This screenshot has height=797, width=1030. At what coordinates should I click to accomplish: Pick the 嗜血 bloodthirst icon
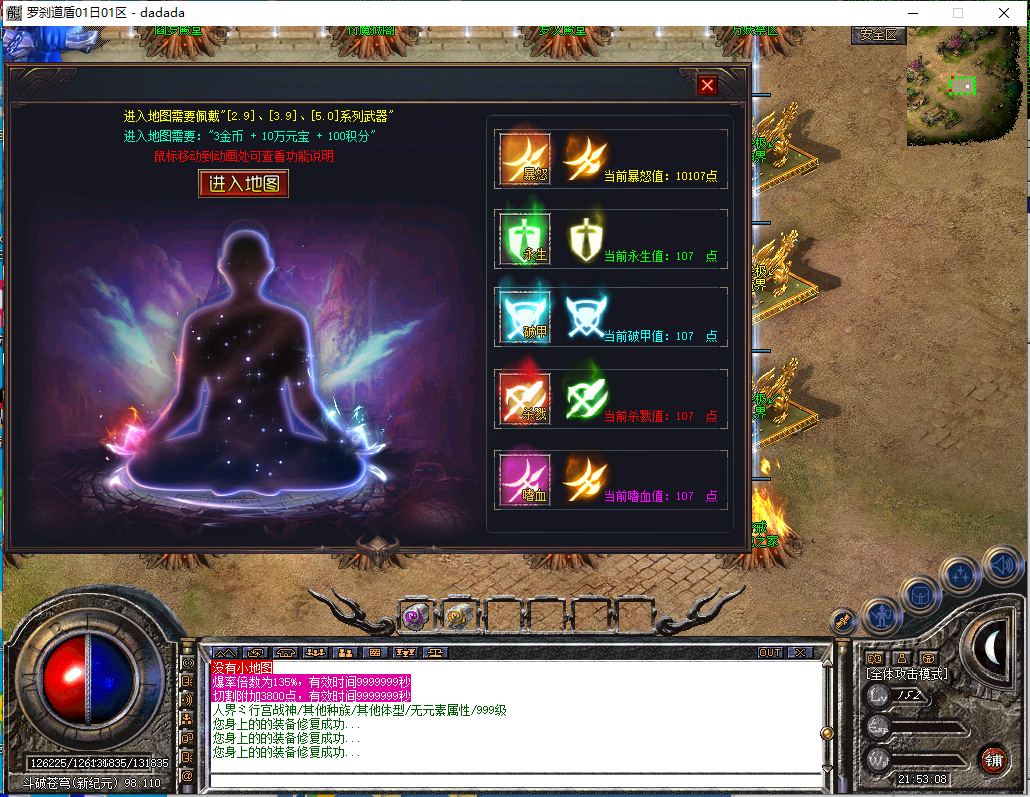(x=525, y=478)
